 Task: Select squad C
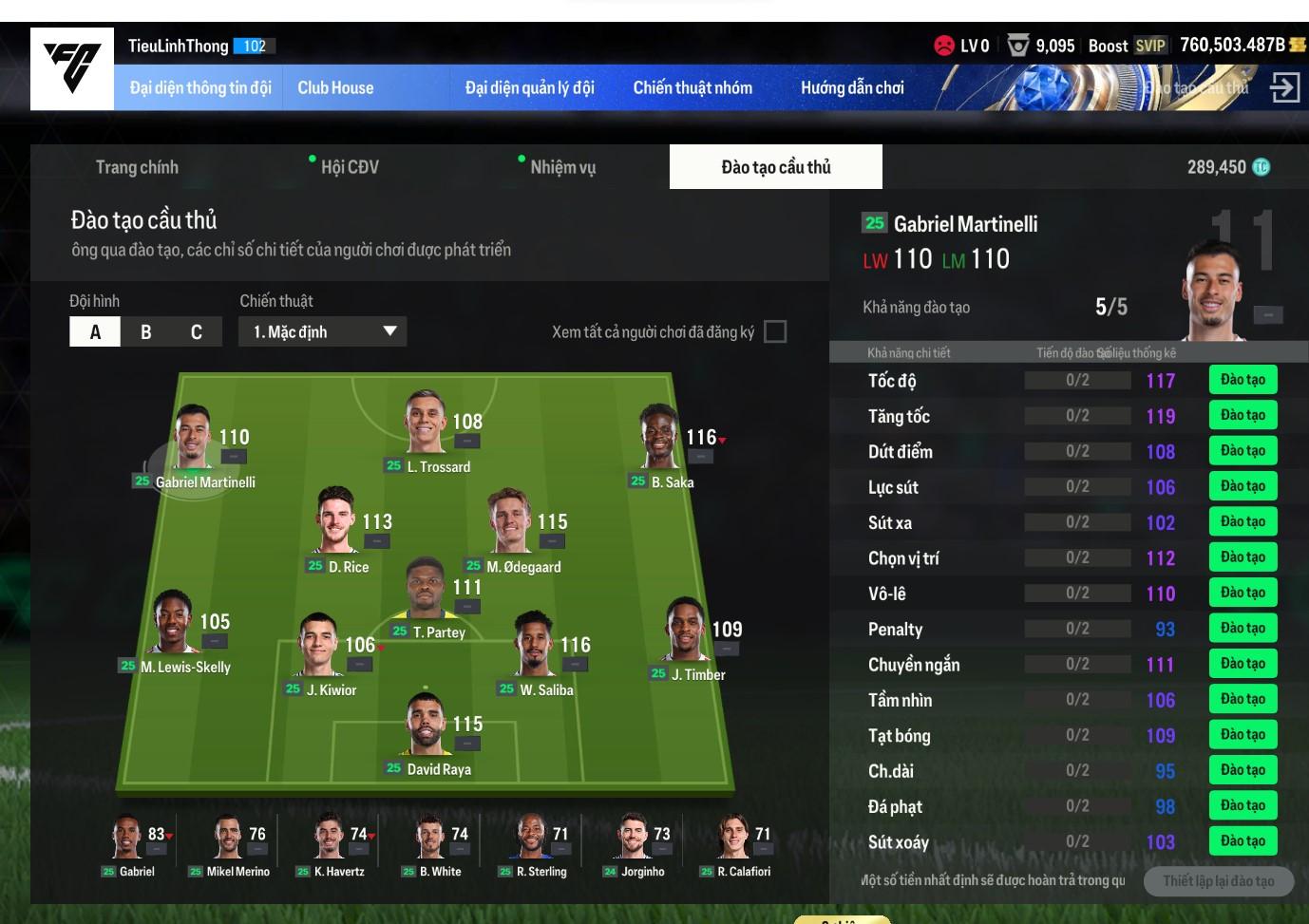click(x=196, y=331)
